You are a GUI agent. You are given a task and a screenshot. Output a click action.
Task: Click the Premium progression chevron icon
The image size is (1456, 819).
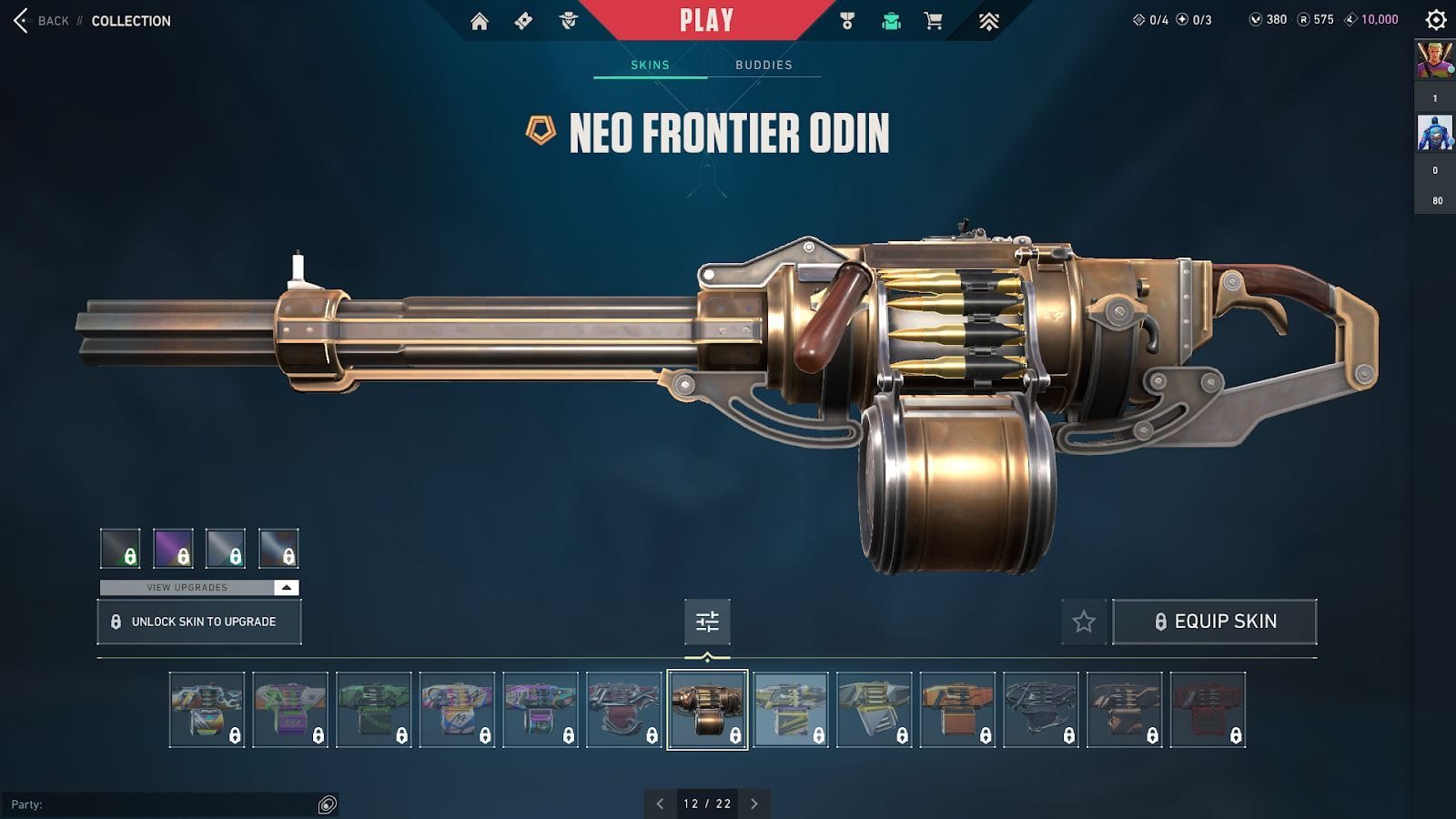(x=987, y=20)
